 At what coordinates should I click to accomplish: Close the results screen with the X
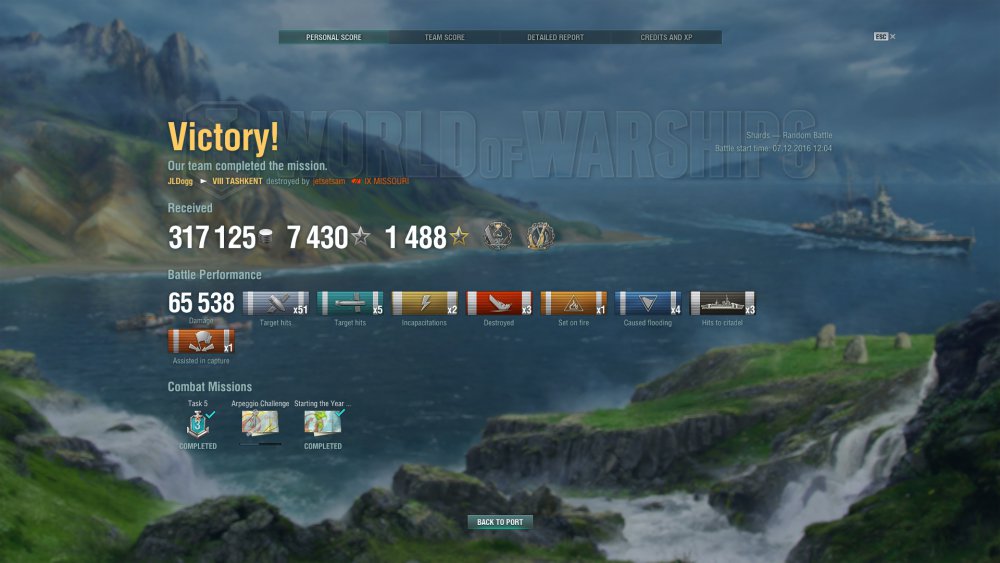(893, 37)
